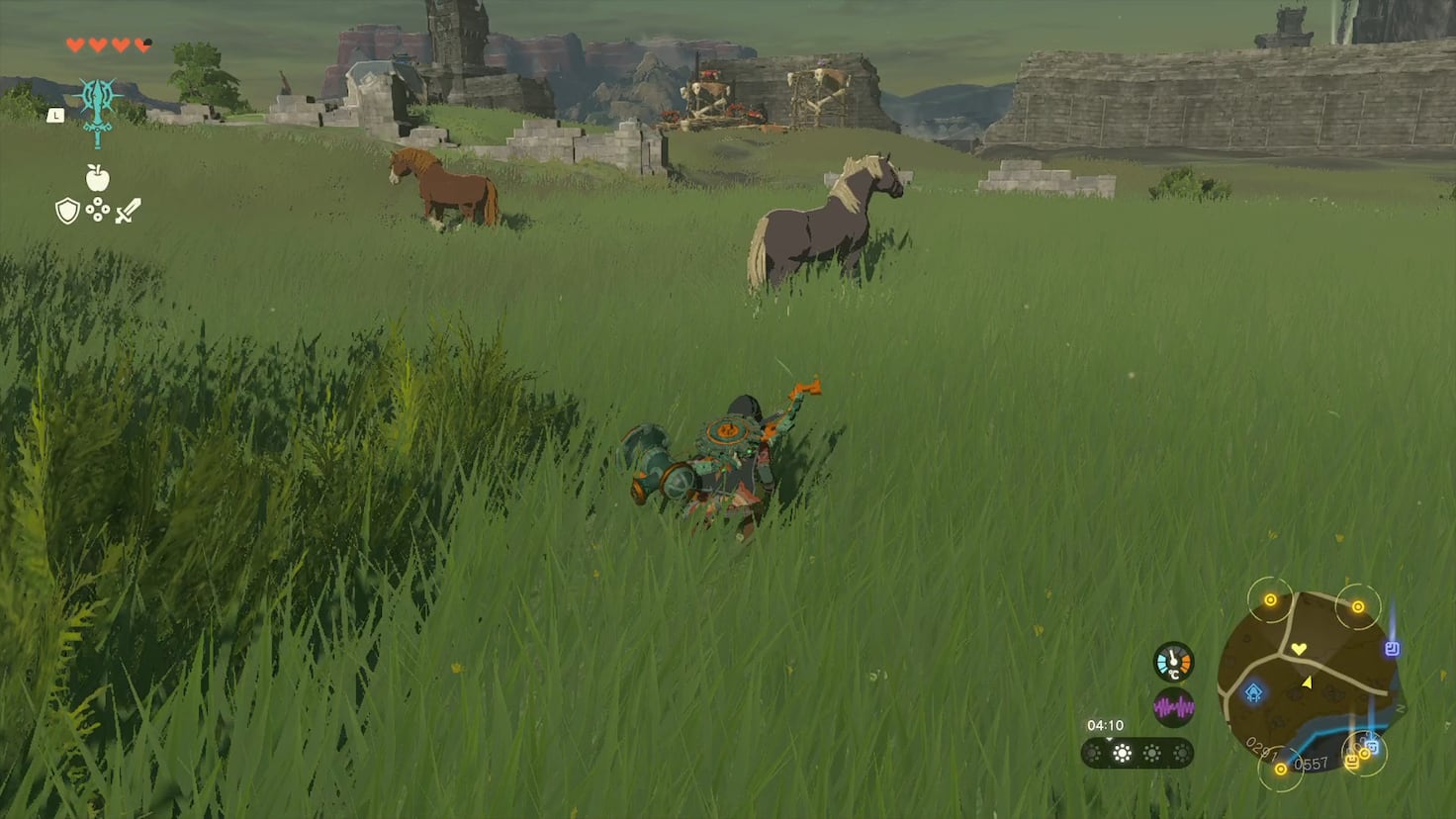Select the sword icon in the quick-swap cluster

click(x=127, y=211)
